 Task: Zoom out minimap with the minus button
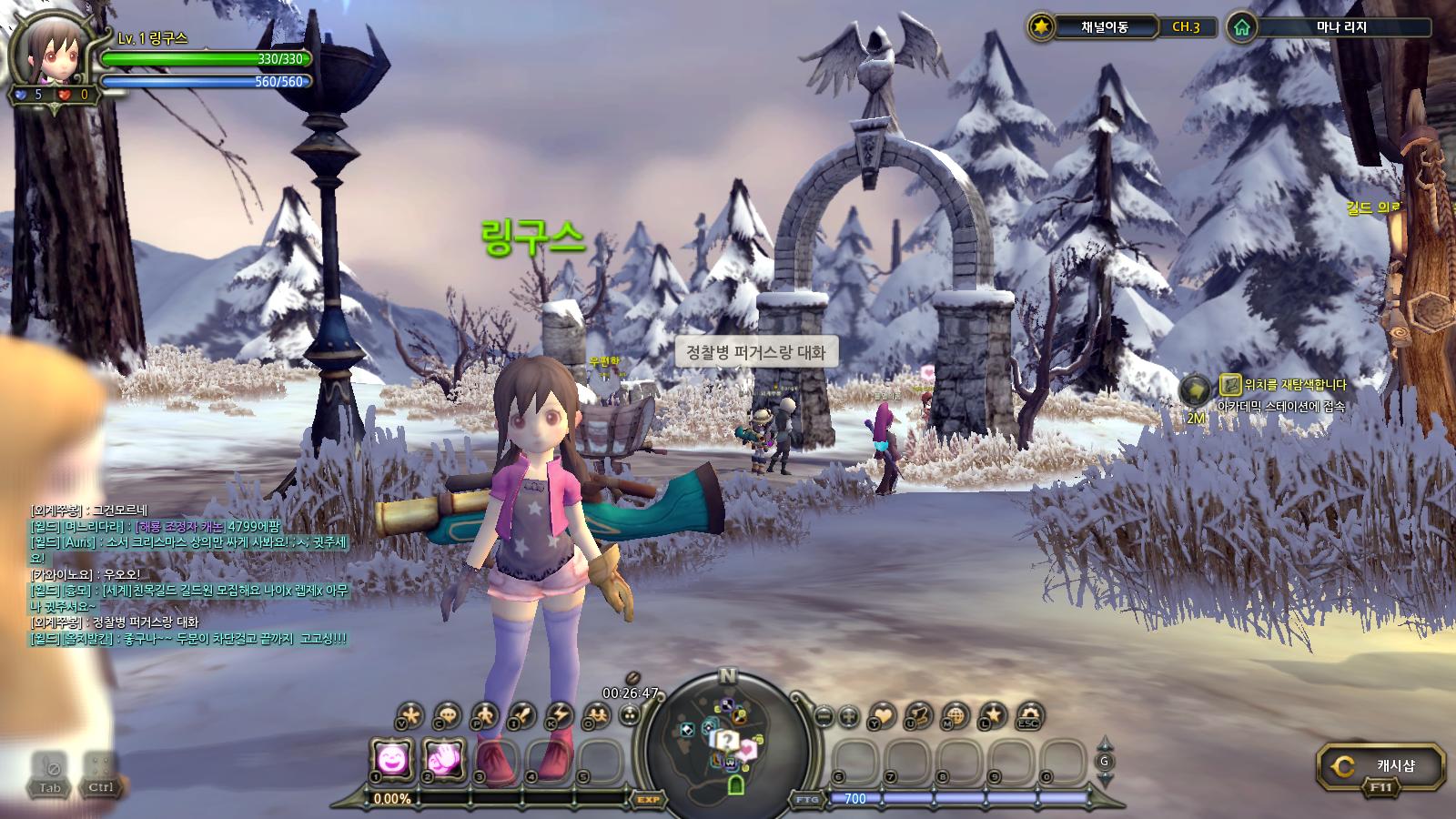824,715
